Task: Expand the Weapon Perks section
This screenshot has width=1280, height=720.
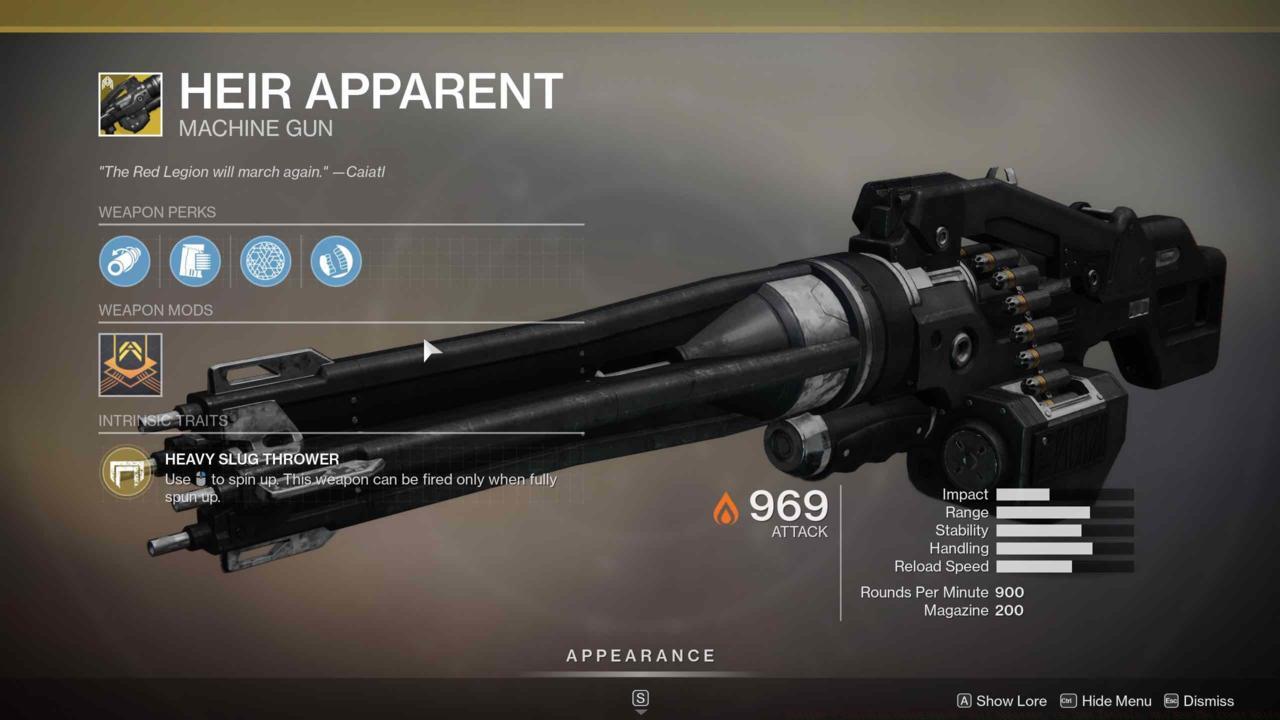Action: [157, 212]
